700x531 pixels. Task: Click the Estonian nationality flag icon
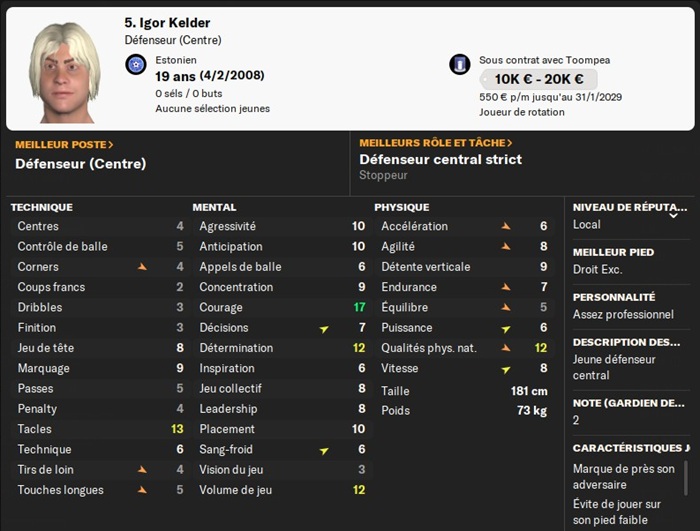click(137, 65)
